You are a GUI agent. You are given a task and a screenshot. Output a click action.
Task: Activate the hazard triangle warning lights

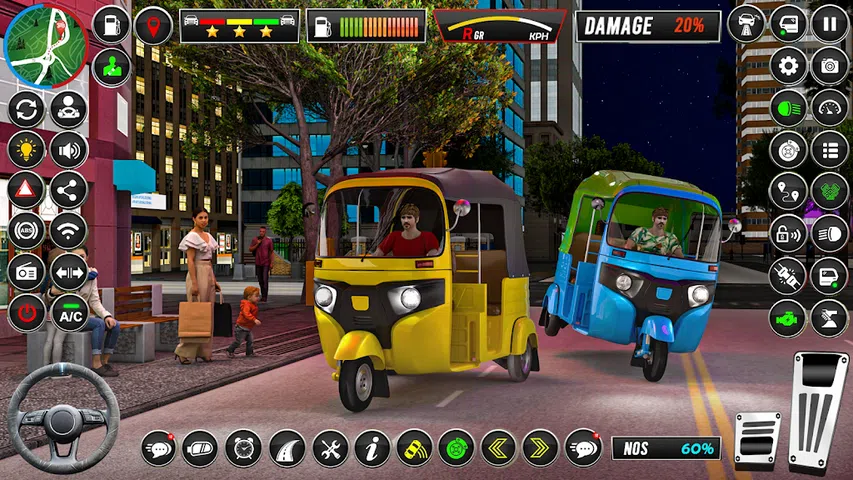26,189
